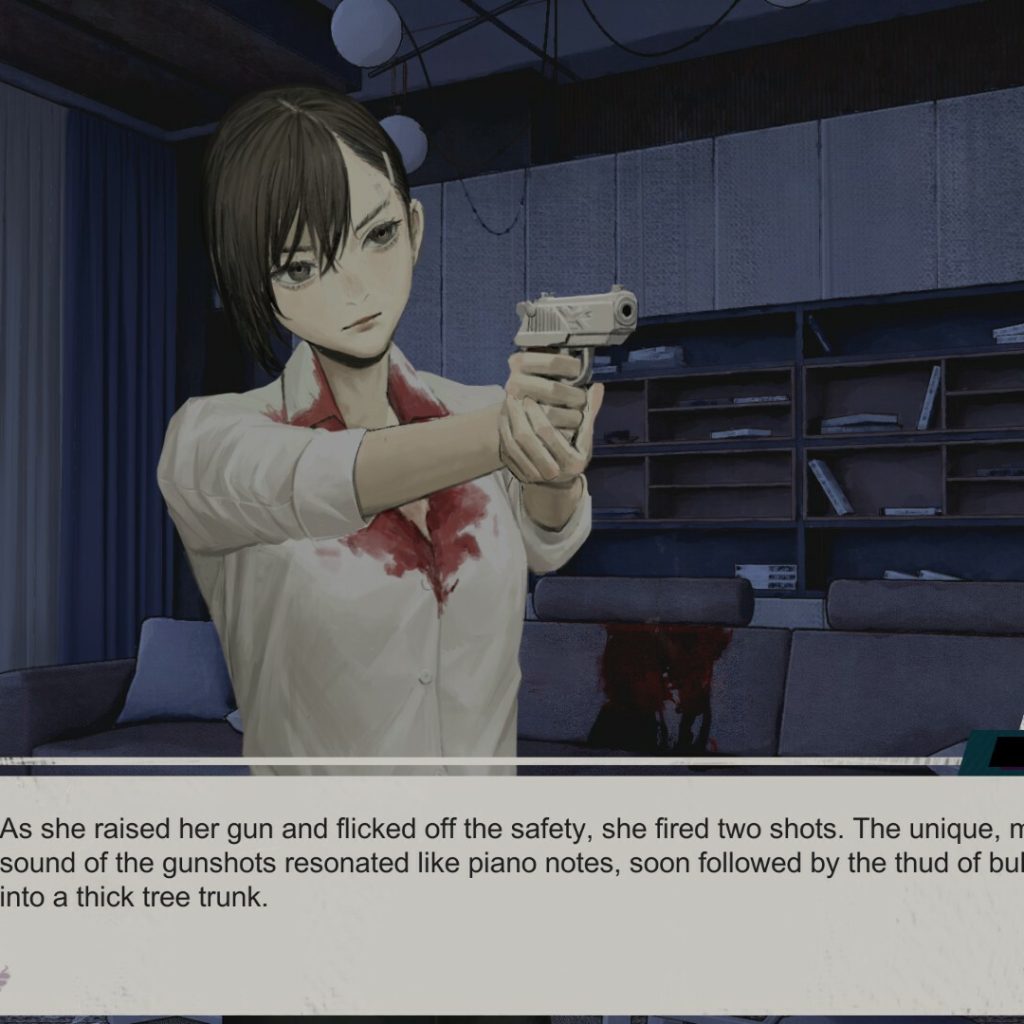Advance the narration dialogue text box
Image resolution: width=1024 pixels, height=1024 pixels.
tap(512, 890)
